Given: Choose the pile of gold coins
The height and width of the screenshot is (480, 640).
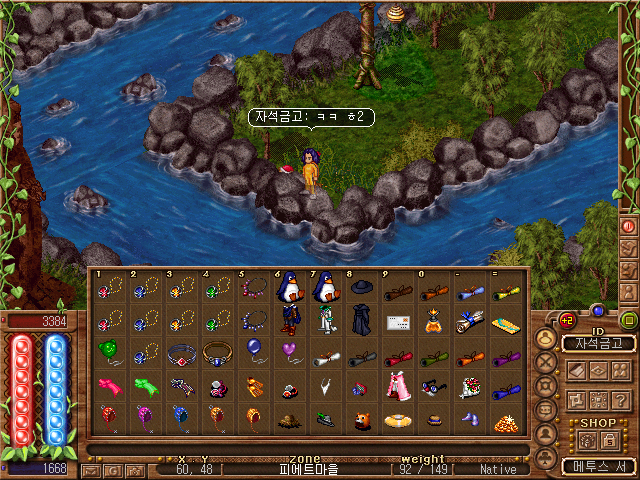Looking at the screenshot, I should [x=505, y=420].
